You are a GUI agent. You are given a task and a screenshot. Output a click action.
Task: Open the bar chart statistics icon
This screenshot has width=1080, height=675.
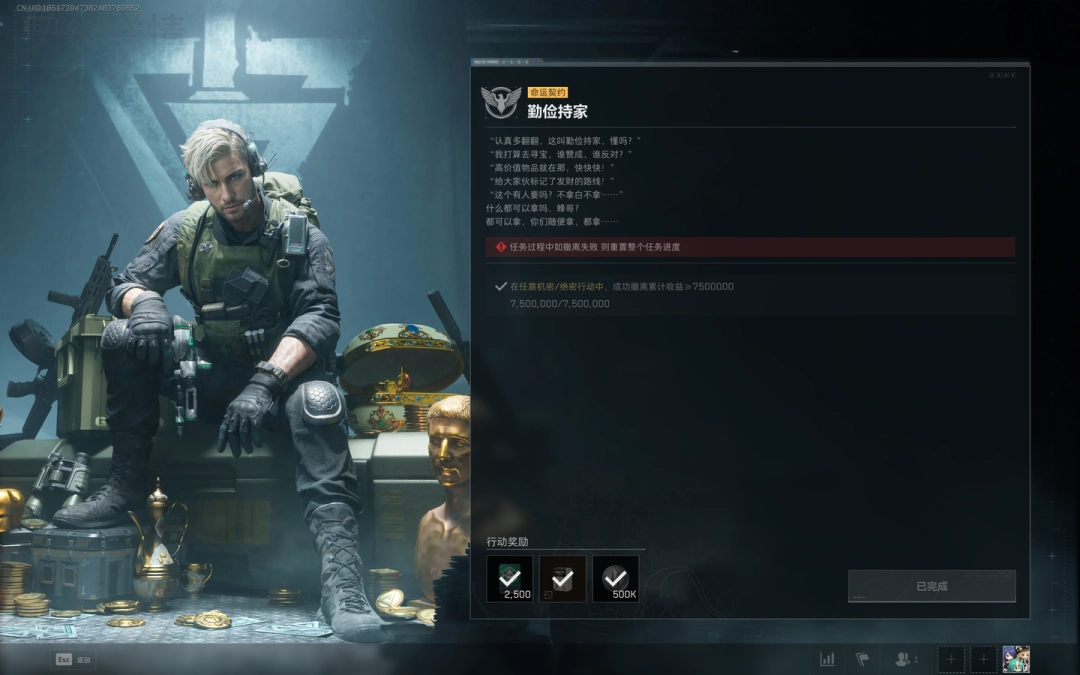point(827,659)
